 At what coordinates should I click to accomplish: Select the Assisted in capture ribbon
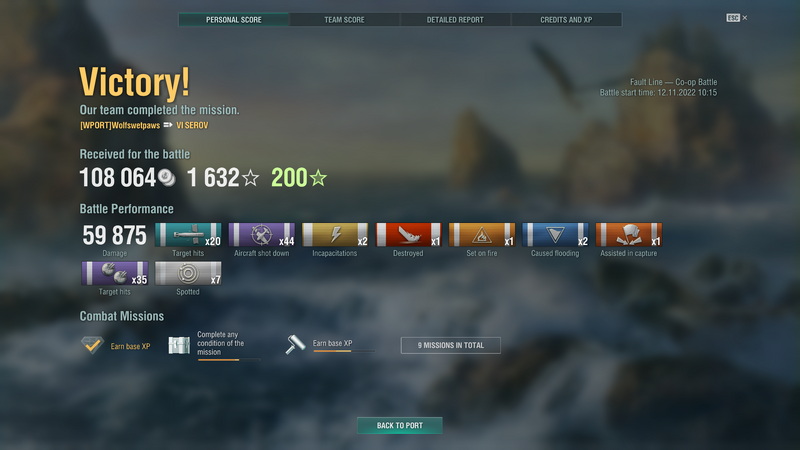click(x=628, y=235)
